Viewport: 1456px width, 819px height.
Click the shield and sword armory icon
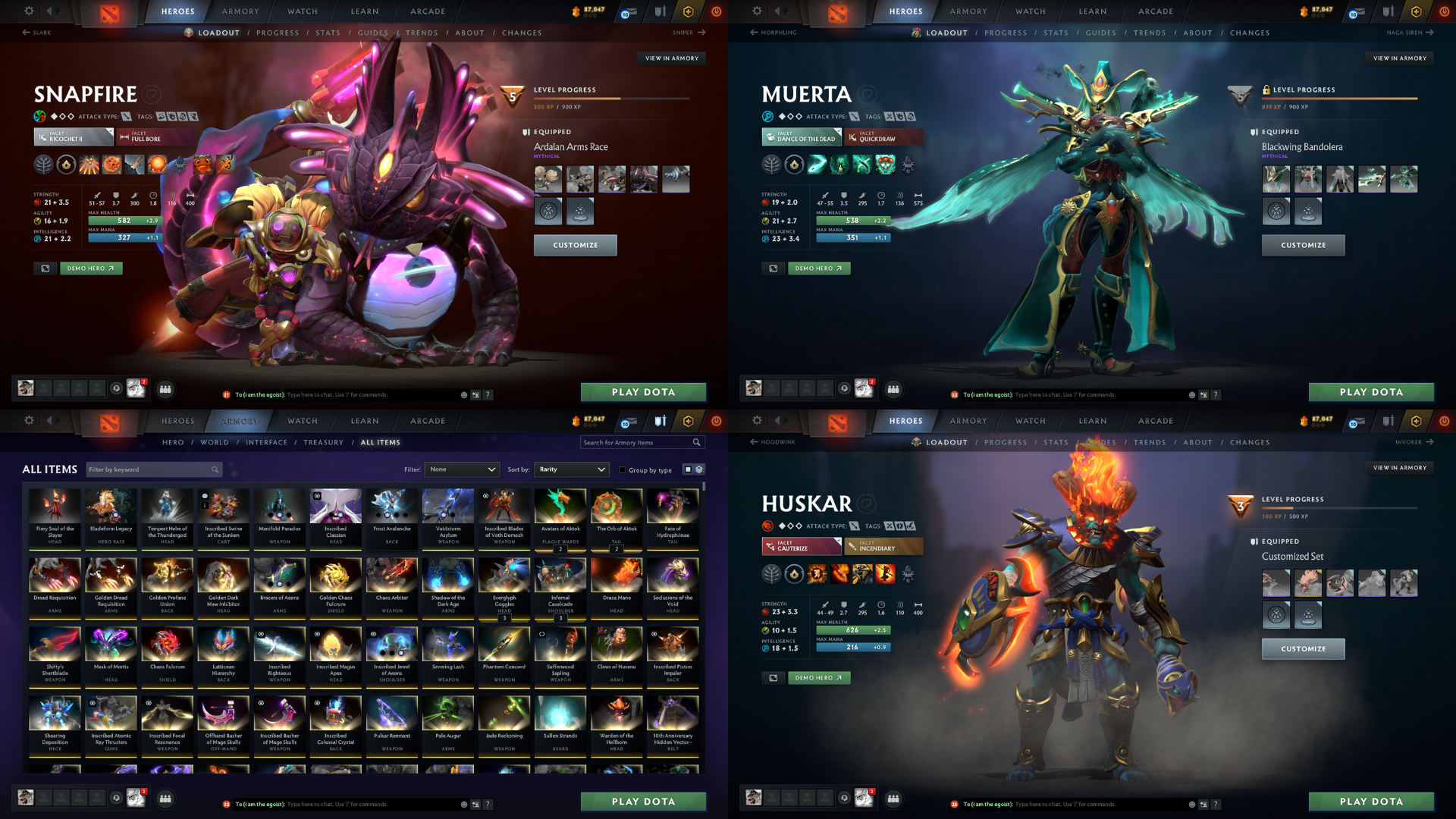(x=660, y=11)
